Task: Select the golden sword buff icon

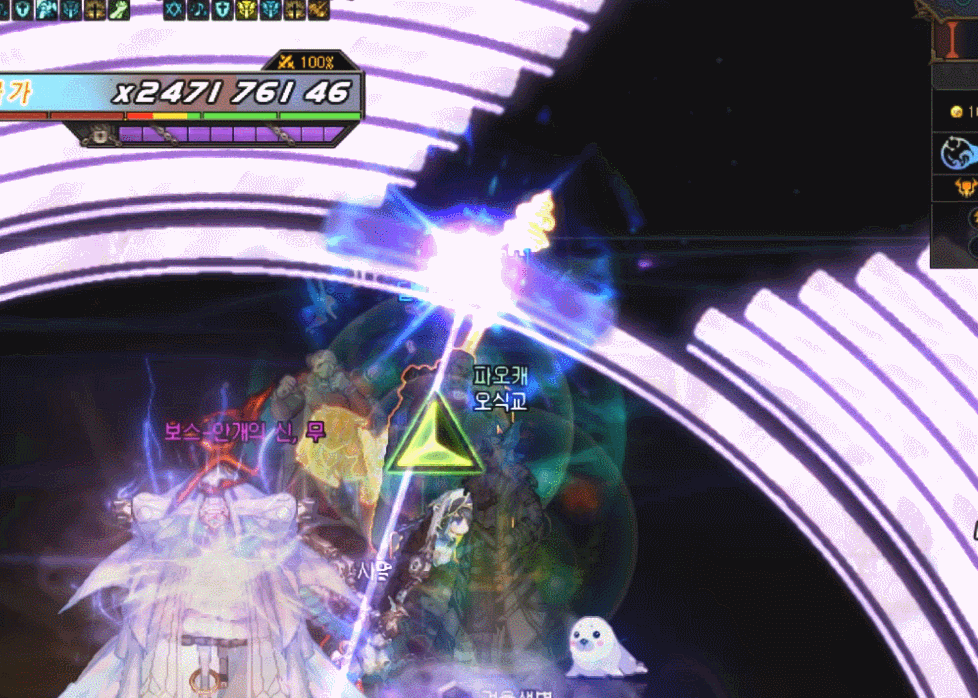Action: pos(319,9)
